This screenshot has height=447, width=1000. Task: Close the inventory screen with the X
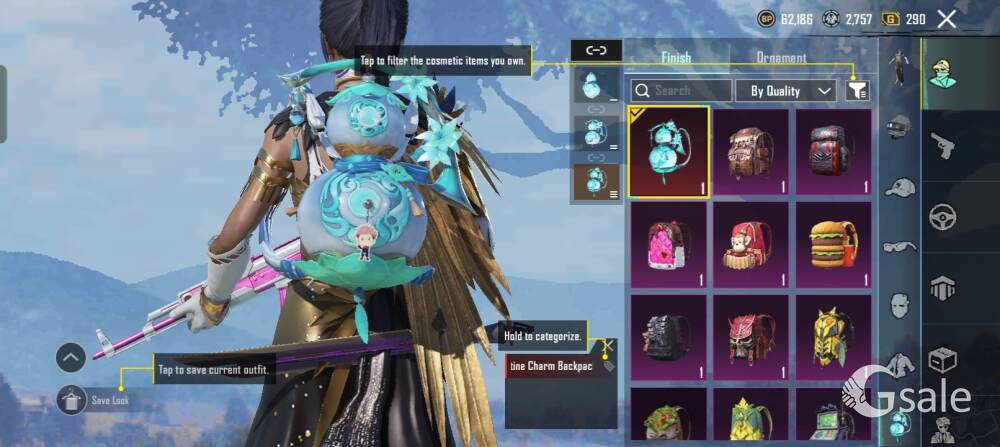pos(946,19)
